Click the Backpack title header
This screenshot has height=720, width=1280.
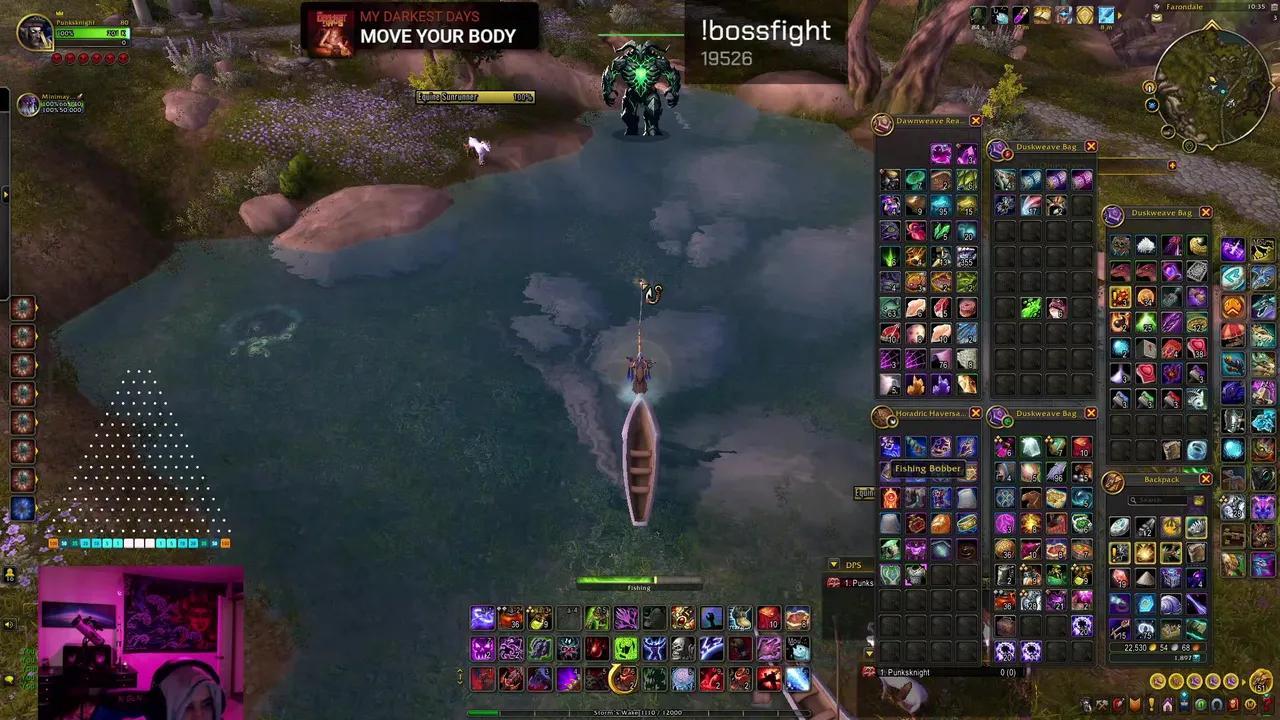[x=1161, y=479]
